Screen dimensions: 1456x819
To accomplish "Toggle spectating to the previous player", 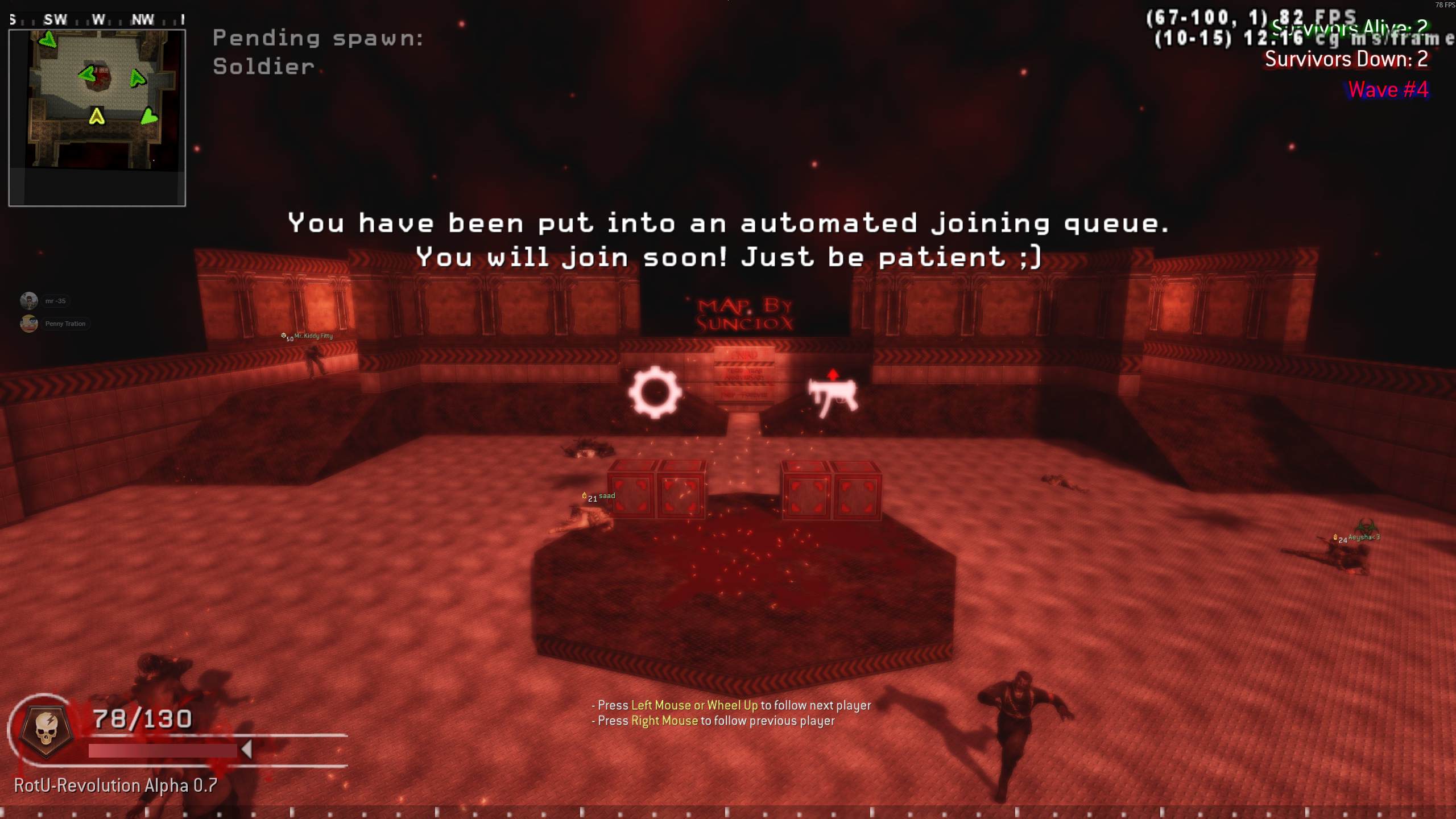I will coord(714,720).
